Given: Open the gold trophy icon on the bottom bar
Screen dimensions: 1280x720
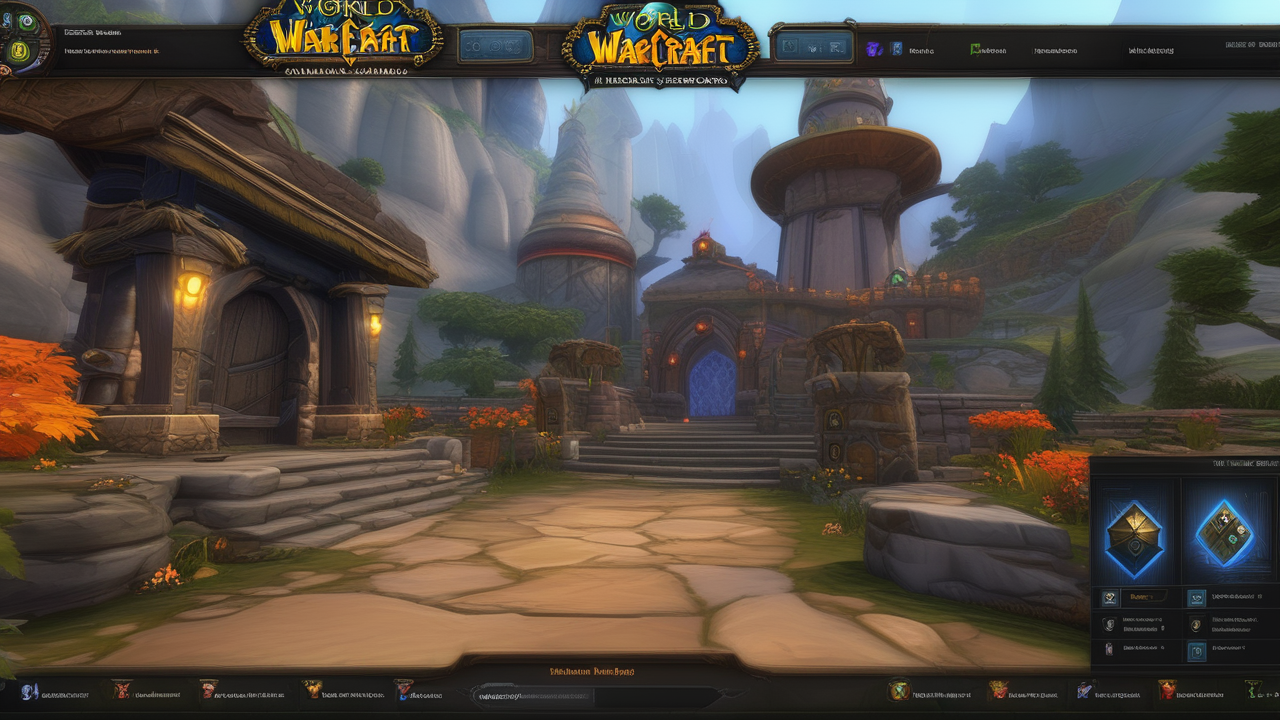Looking at the screenshot, I should pyautogui.click(x=312, y=690).
